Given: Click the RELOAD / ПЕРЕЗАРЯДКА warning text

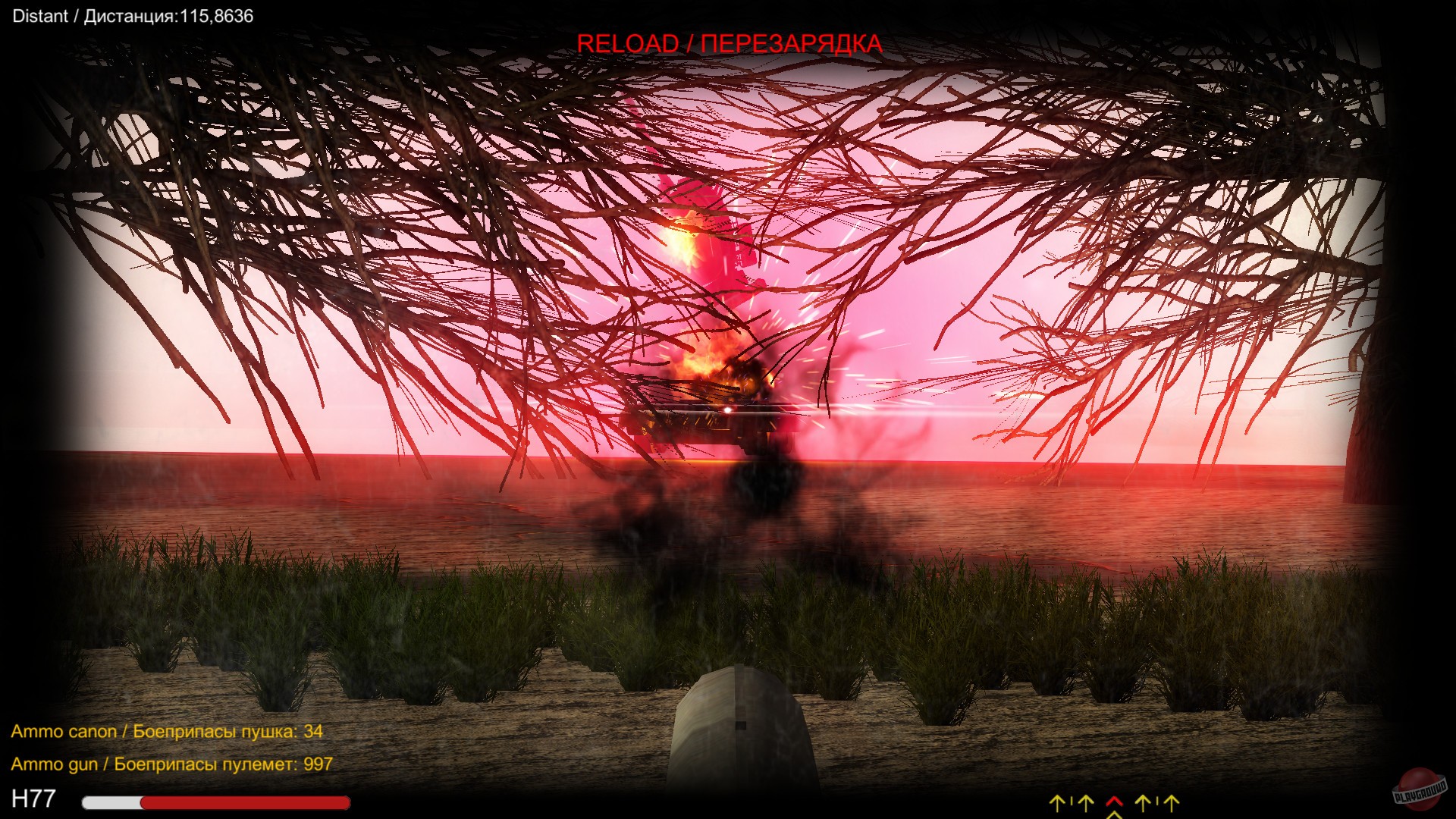Looking at the screenshot, I should (730, 44).
